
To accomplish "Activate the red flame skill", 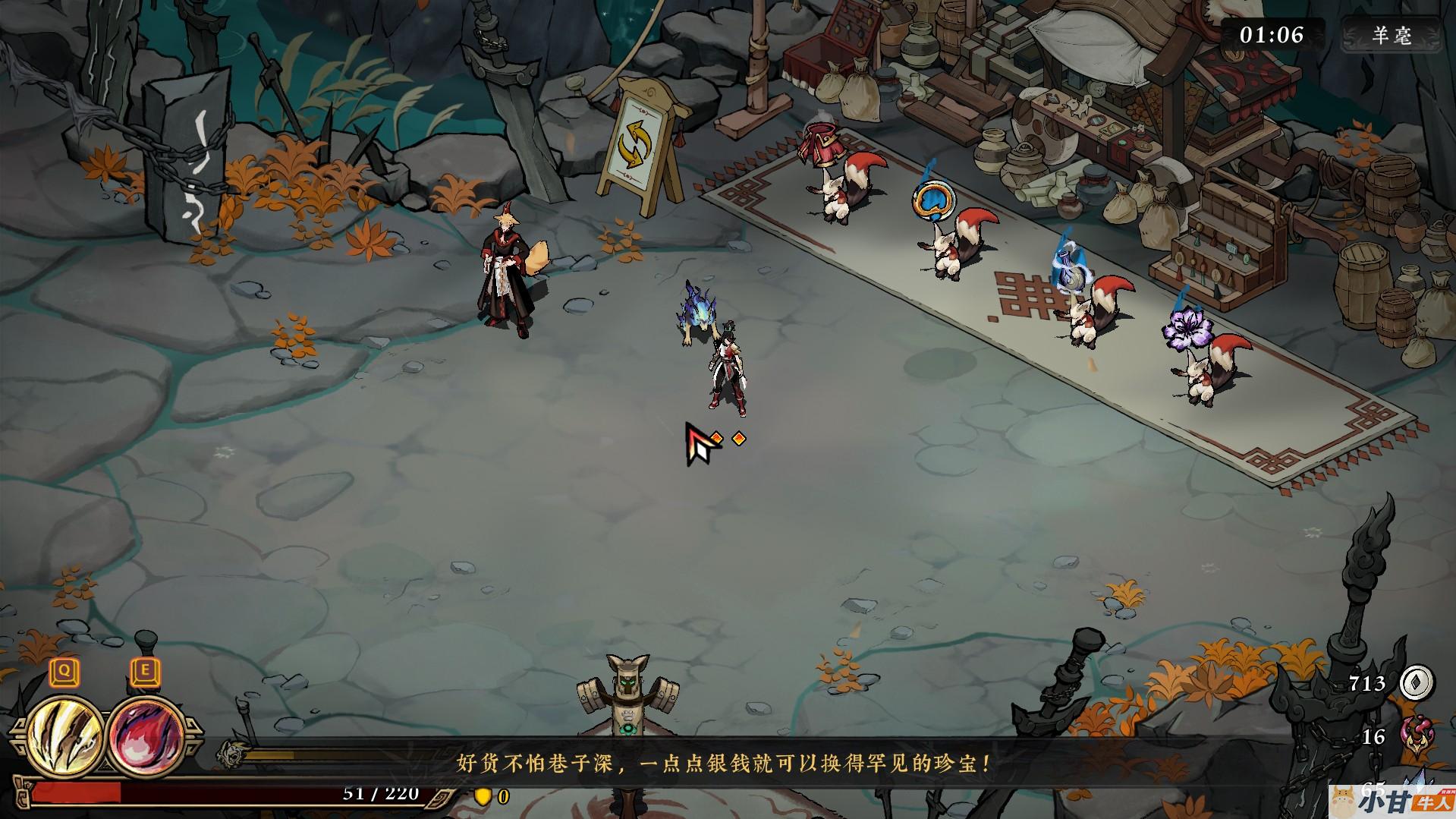I will tap(144, 736).
